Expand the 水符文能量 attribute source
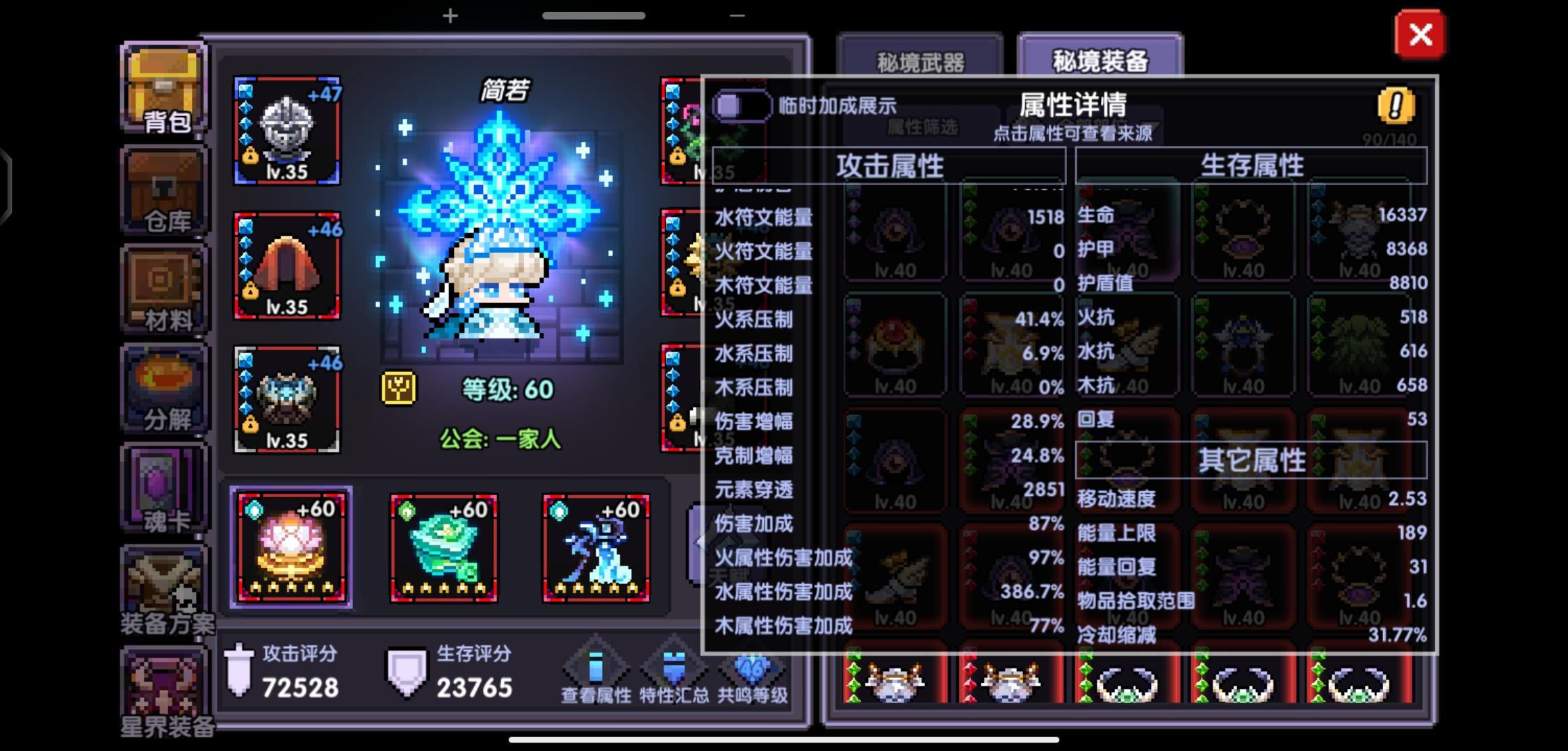The height and width of the screenshot is (751, 1568). [x=762, y=218]
